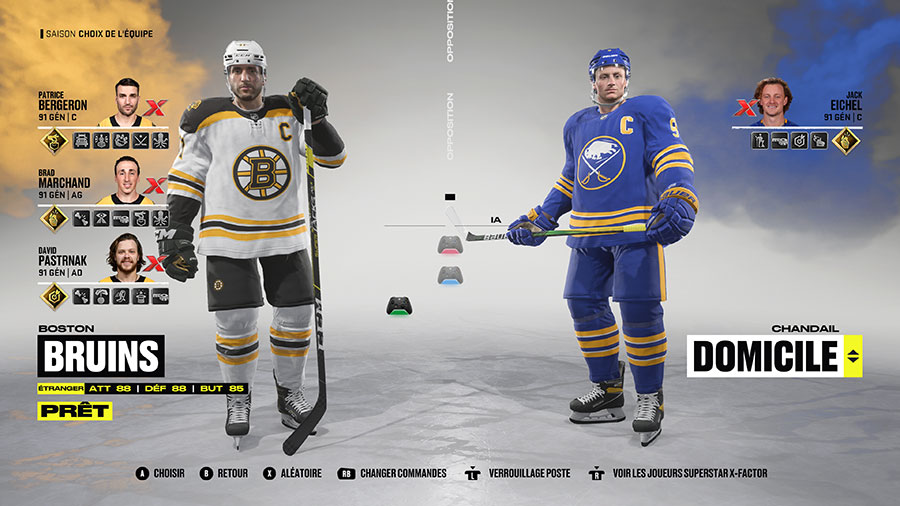Select Jack Eichel's player portrait
Image resolution: width=900 pixels, height=506 pixels.
773,103
